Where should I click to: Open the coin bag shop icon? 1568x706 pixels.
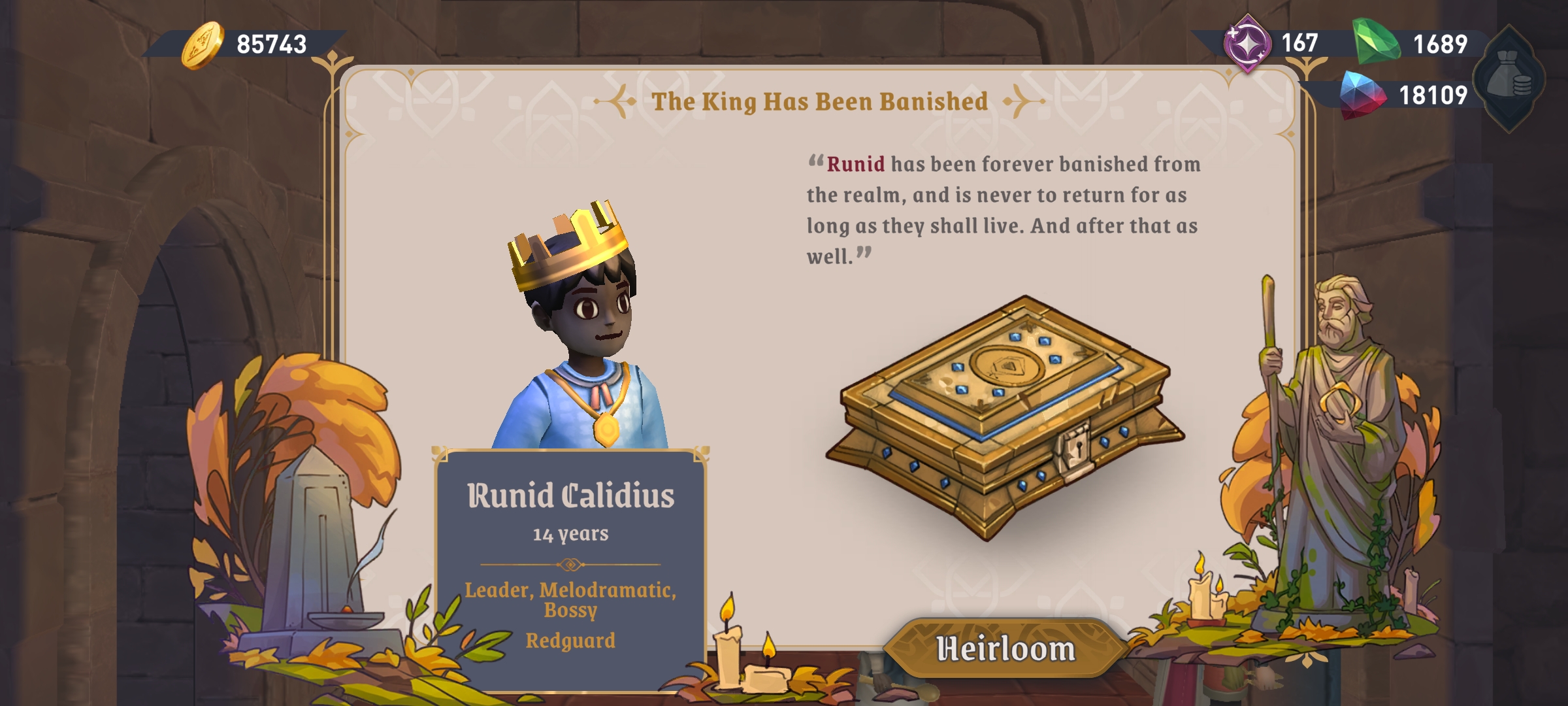point(1511,78)
